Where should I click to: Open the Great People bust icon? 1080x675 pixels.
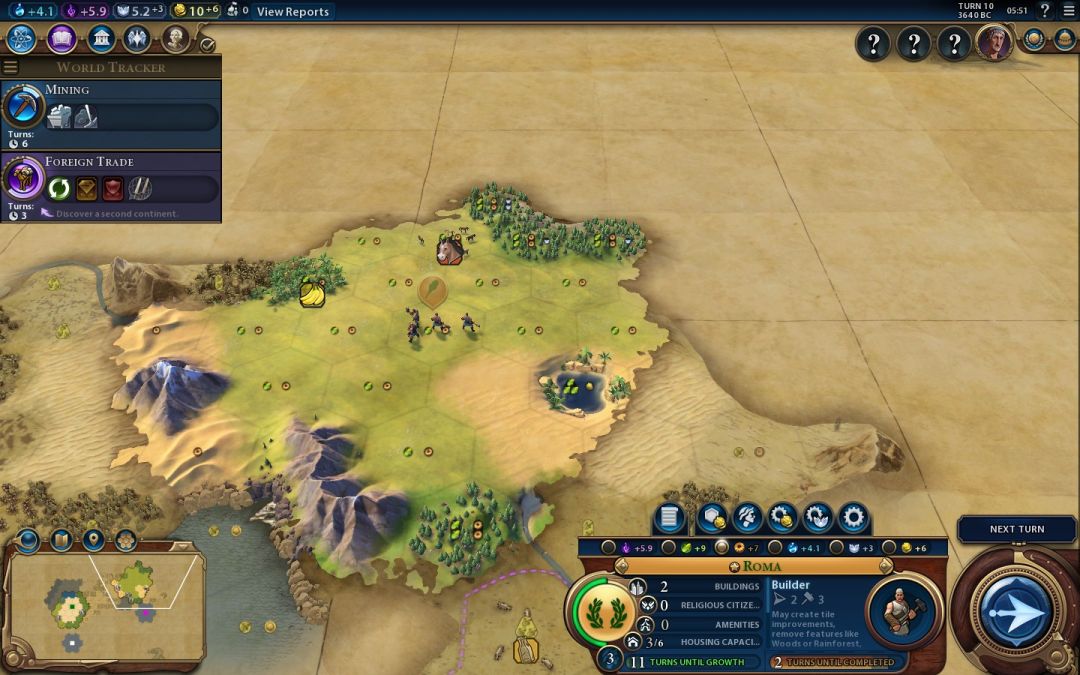click(176, 39)
